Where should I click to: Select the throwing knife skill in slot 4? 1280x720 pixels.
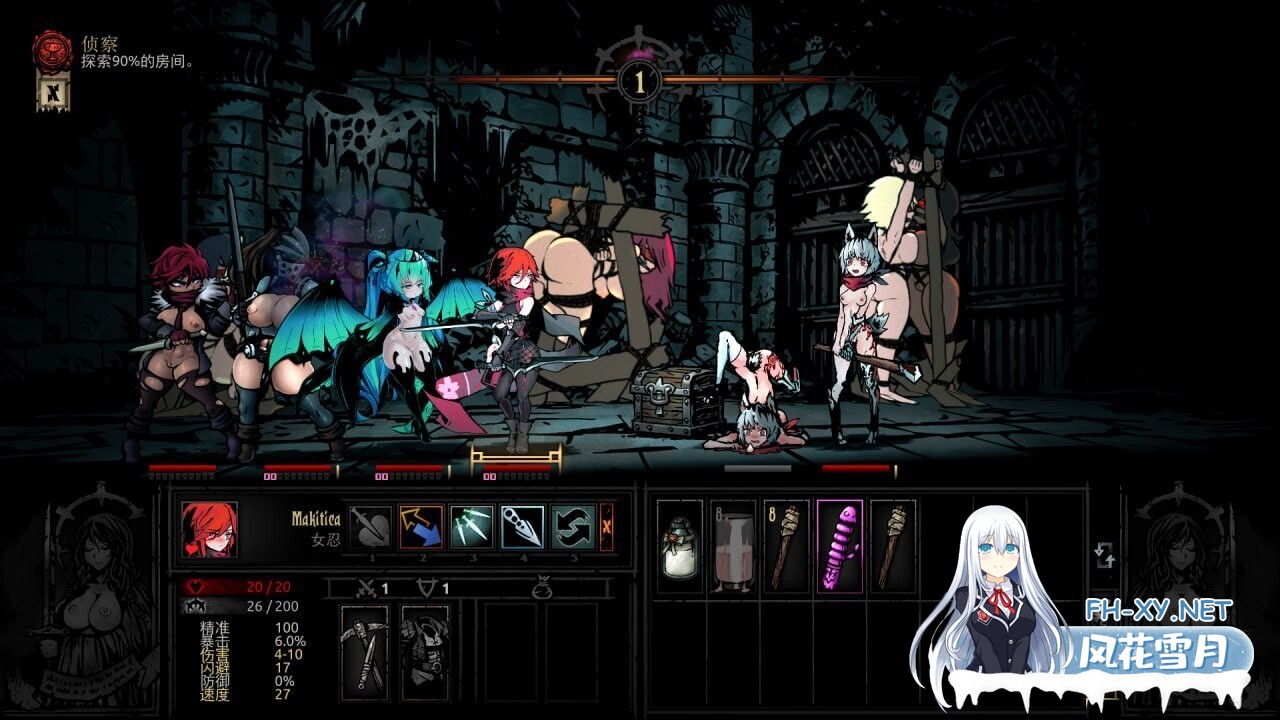(524, 524)
